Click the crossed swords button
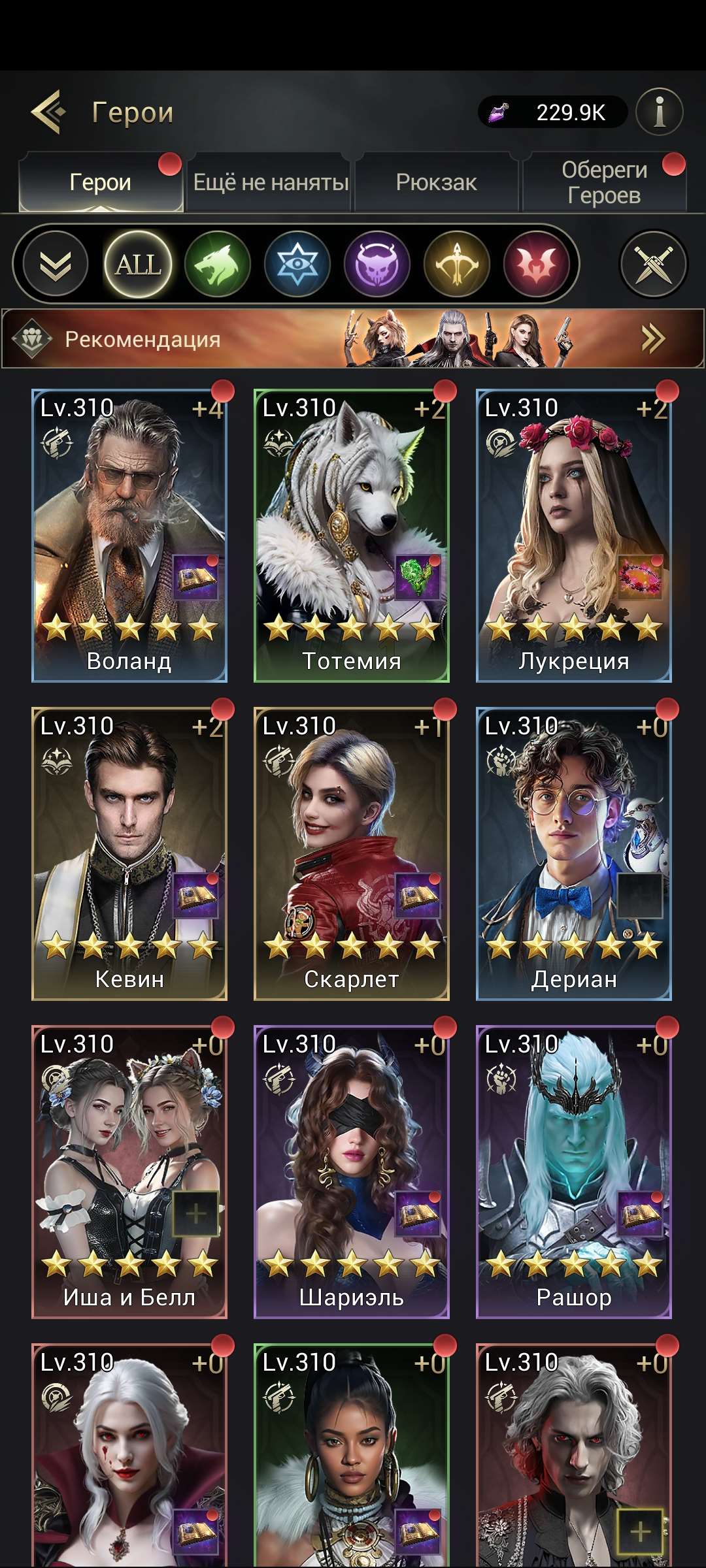706x1568 pixels. pyautogui.click(x=653, y=264)
